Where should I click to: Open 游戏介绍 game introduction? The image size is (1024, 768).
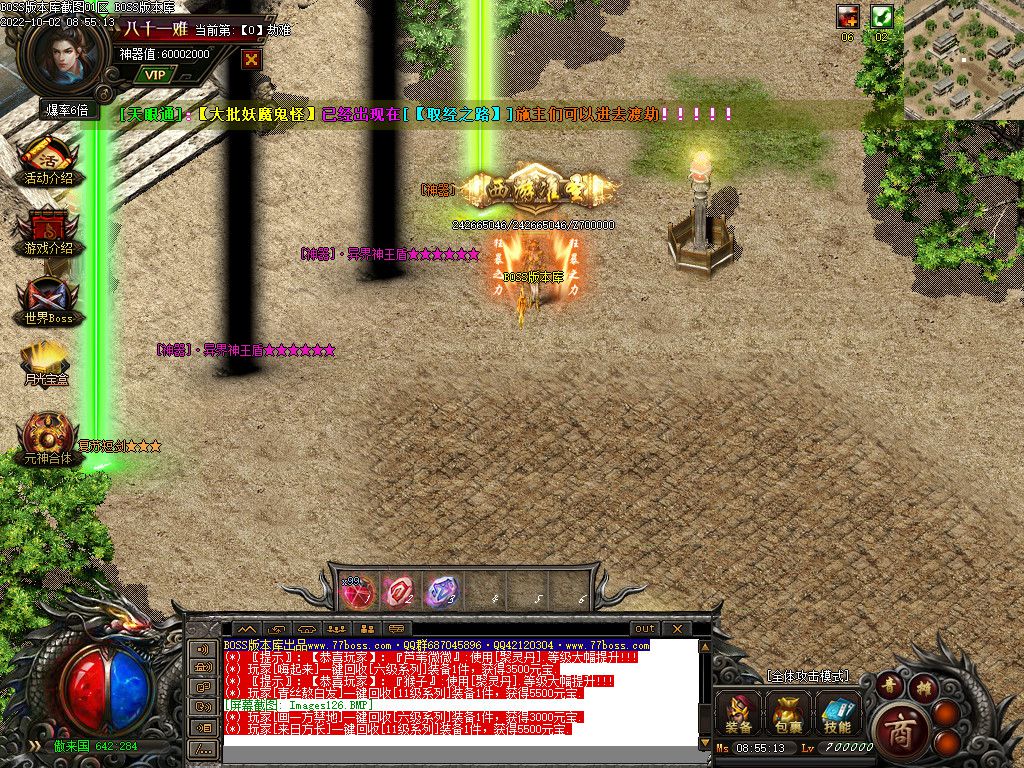(48, 232)
